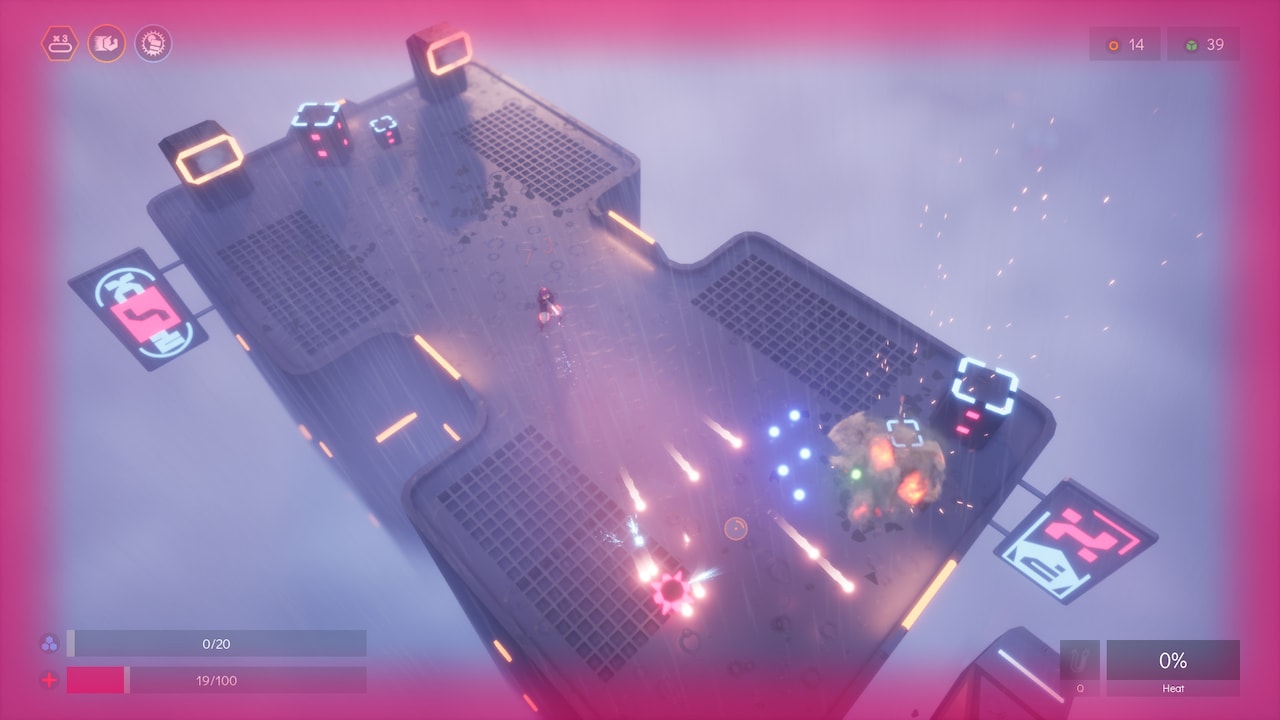Select the x3 hexagon ability icon
The width and height of the screenshot is (1280, 720).
click(x=59, y=44)
